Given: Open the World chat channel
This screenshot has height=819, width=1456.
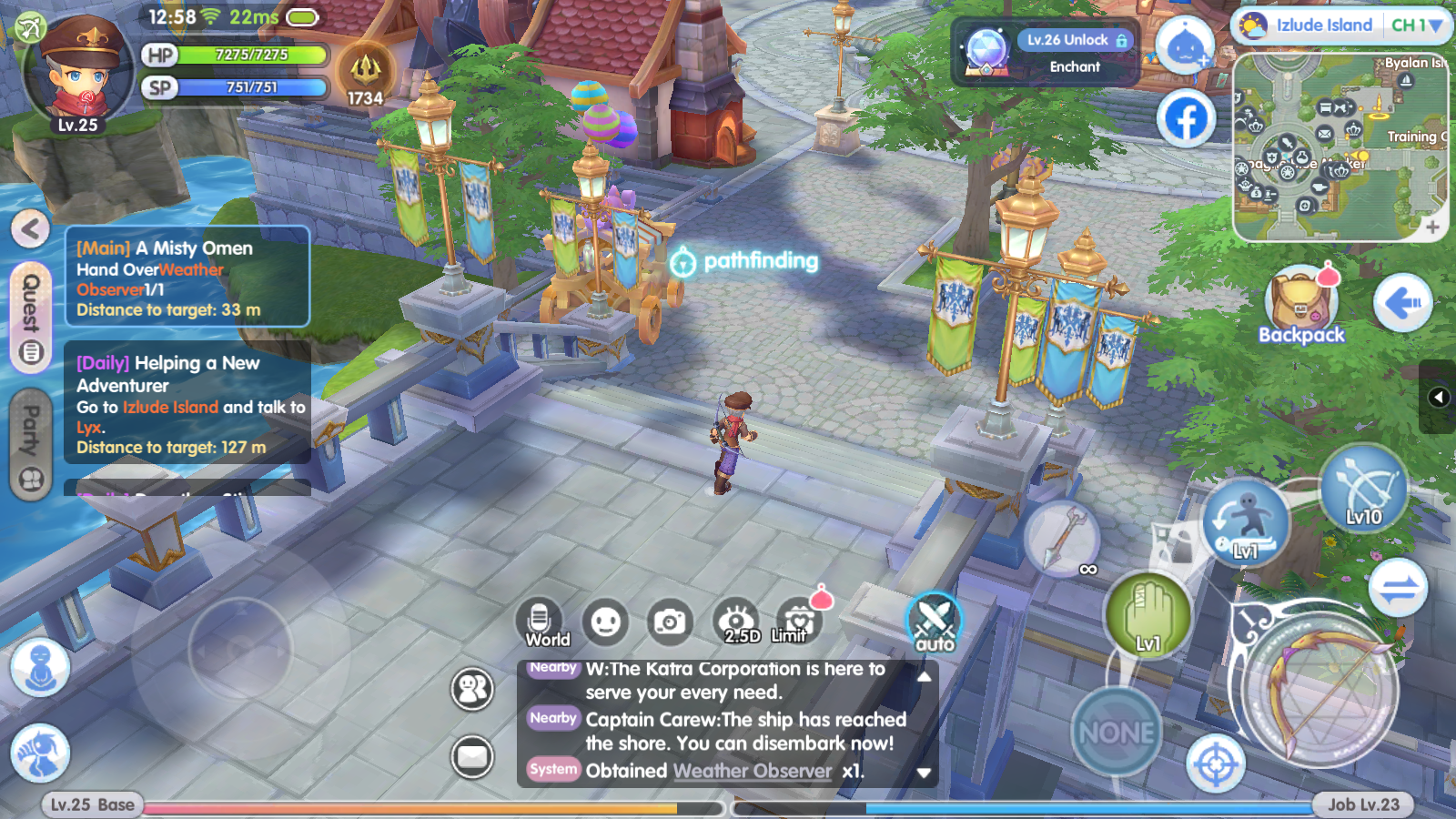Looking at the screenshot, I should (540, 623).
